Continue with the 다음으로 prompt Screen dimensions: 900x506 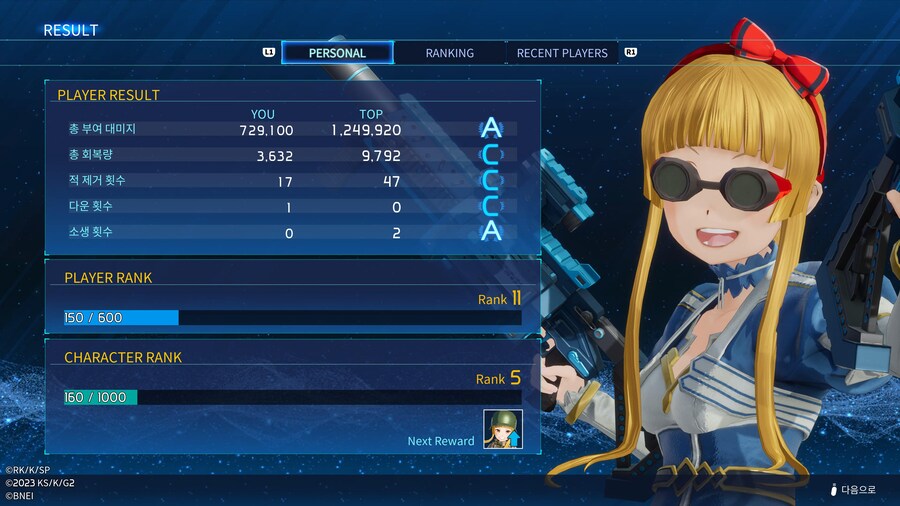(x=857, y=490)
